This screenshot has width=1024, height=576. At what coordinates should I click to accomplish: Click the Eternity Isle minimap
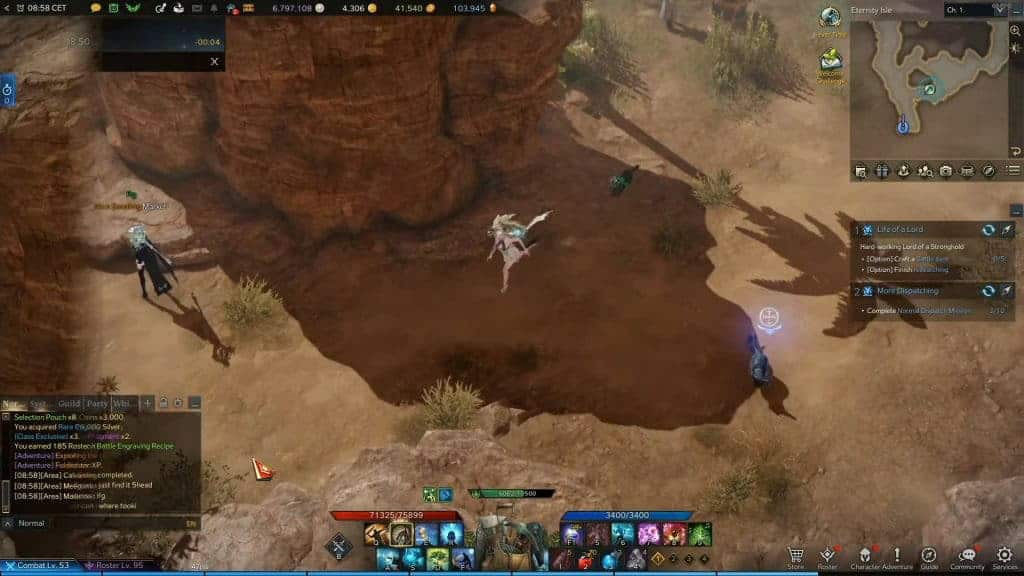click(x=928, y=90)
